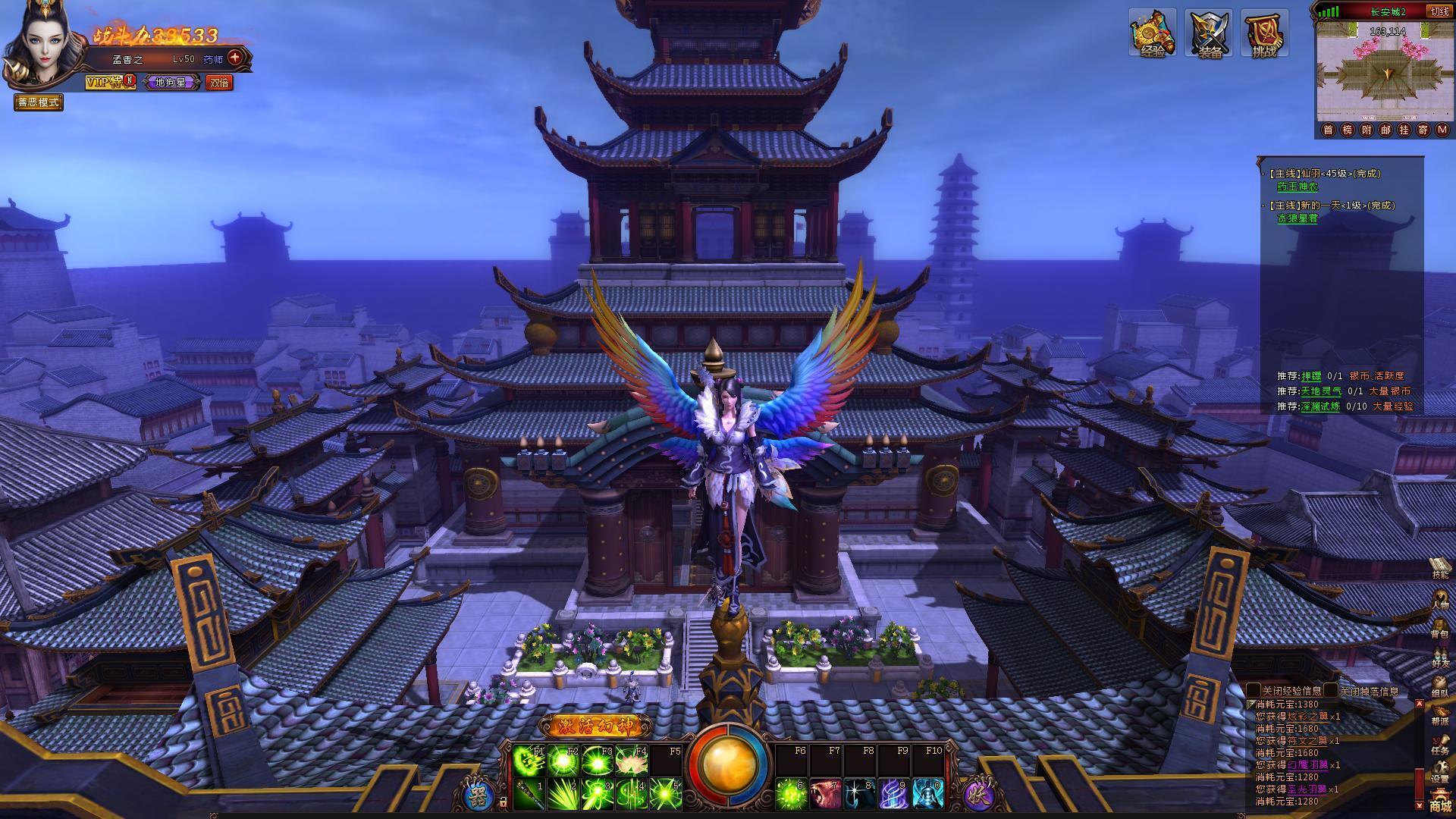Viewport: 1456px width, 819px height.
Task: Open the 装备 equipment menu icon
Action: tap(1209, 33)
